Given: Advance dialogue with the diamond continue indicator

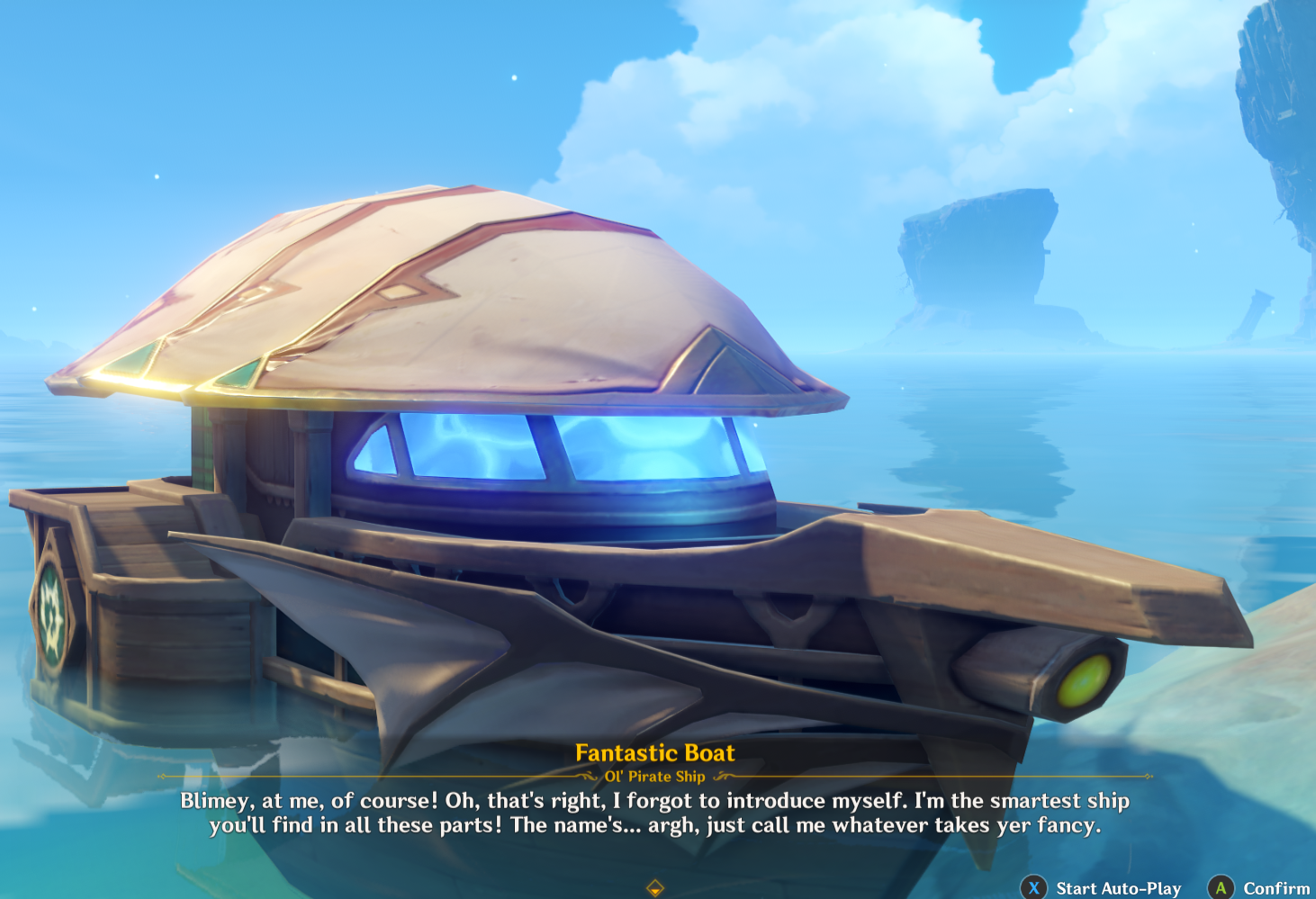Looking at the screenshot, I should pos(655,888).
